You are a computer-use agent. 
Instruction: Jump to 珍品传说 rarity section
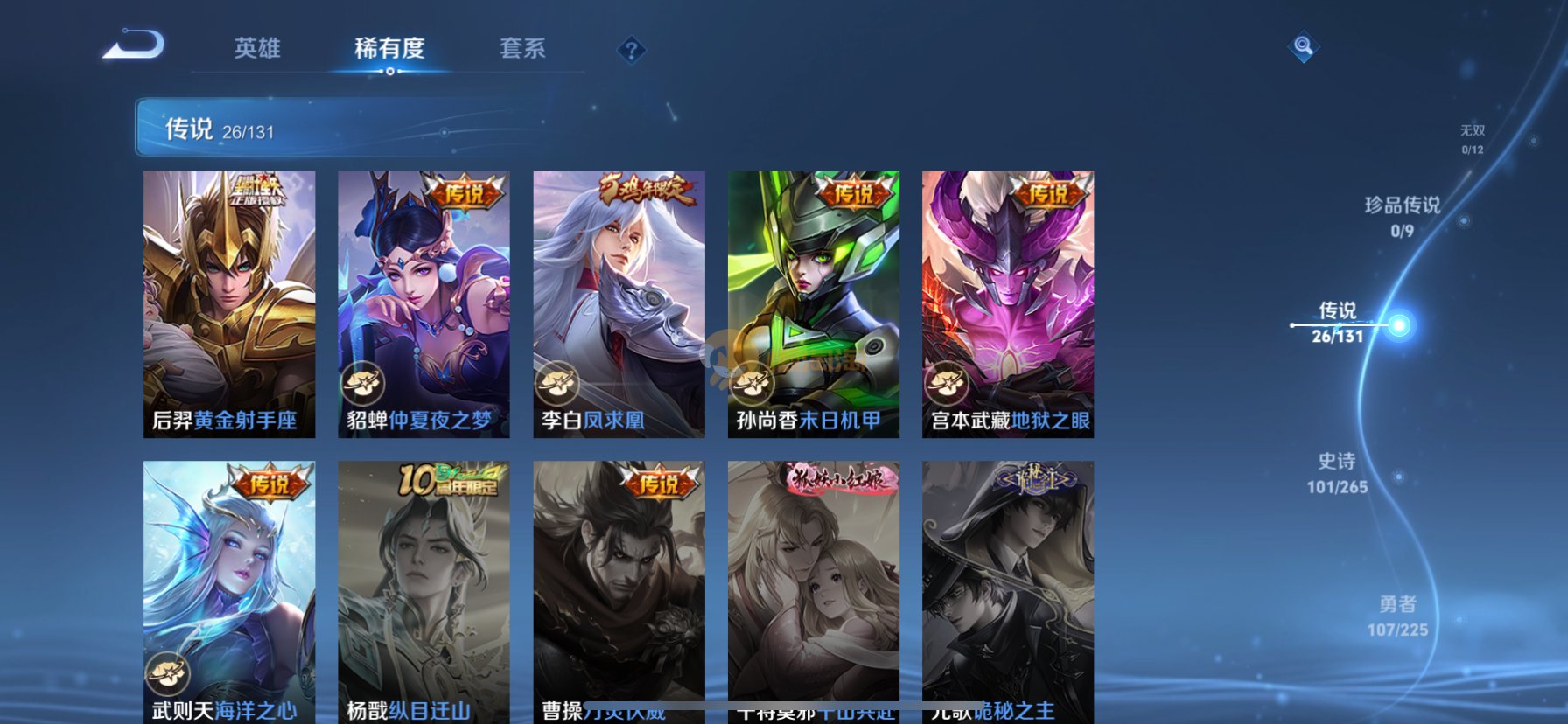tap(1402, 216)
